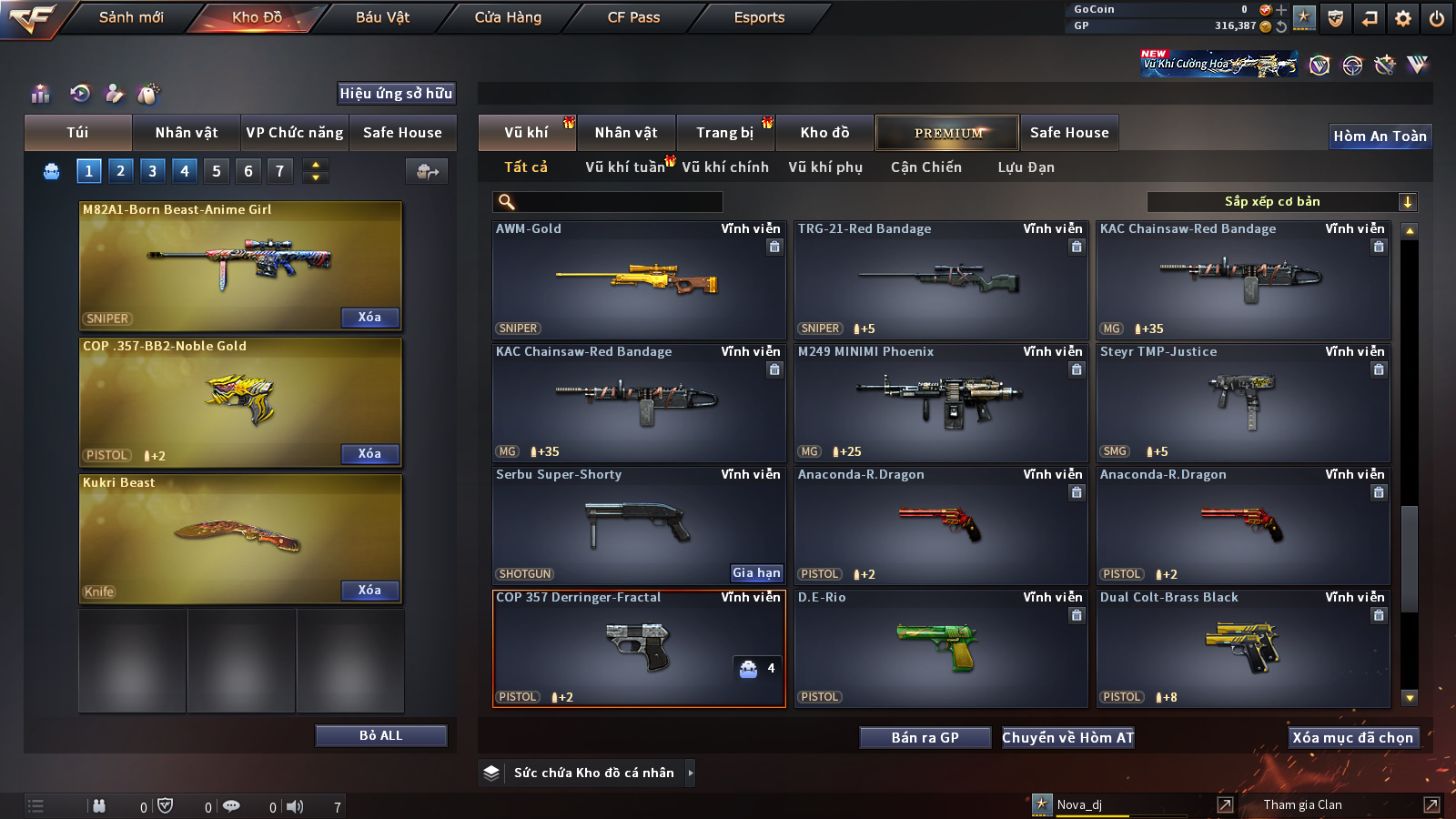Open the CF Pass menu

633,17
